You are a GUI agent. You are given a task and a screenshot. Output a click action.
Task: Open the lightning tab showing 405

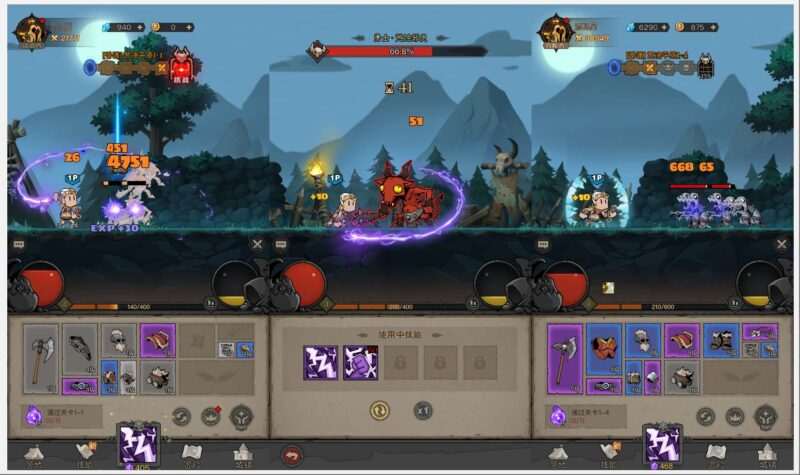pos(138,445)
